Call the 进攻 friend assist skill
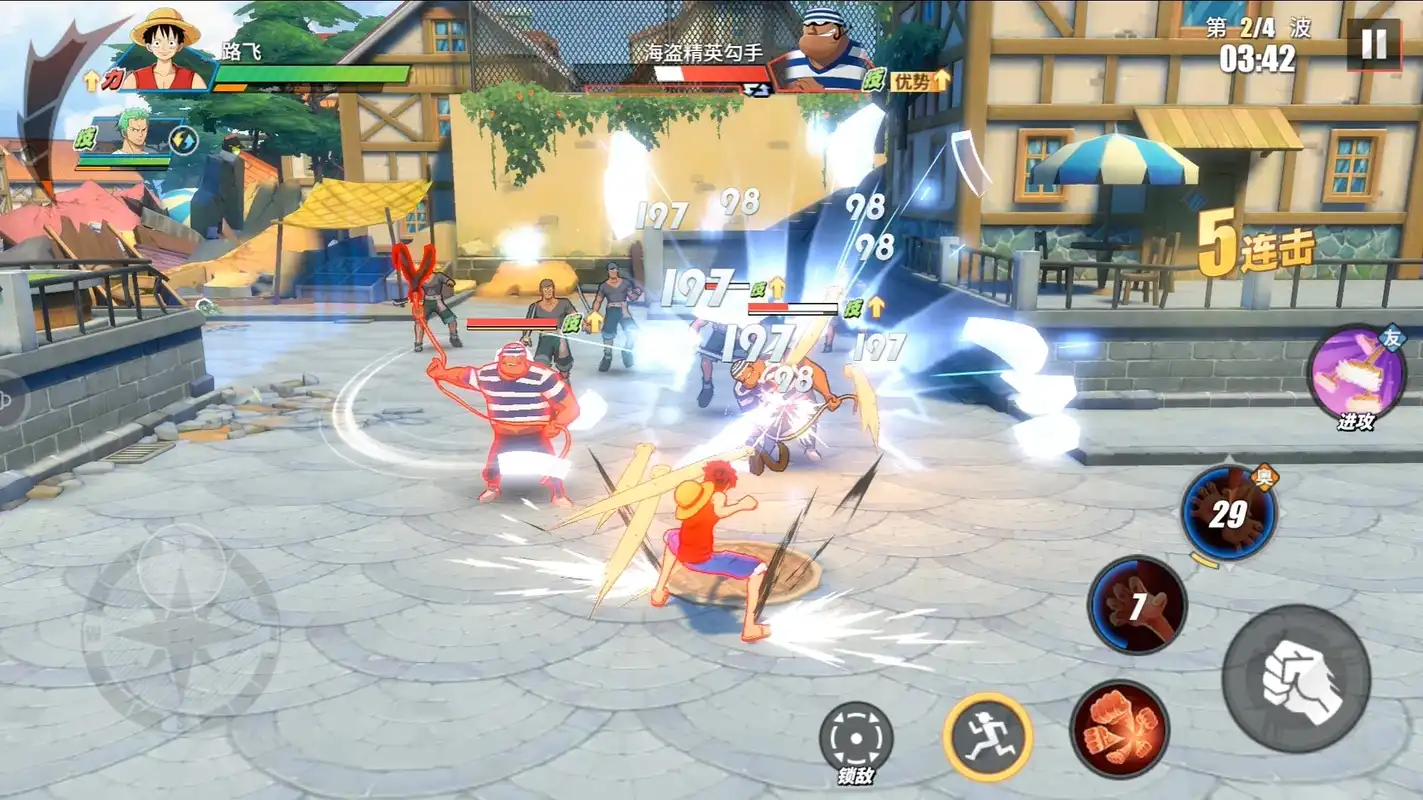 [1357, 373]
